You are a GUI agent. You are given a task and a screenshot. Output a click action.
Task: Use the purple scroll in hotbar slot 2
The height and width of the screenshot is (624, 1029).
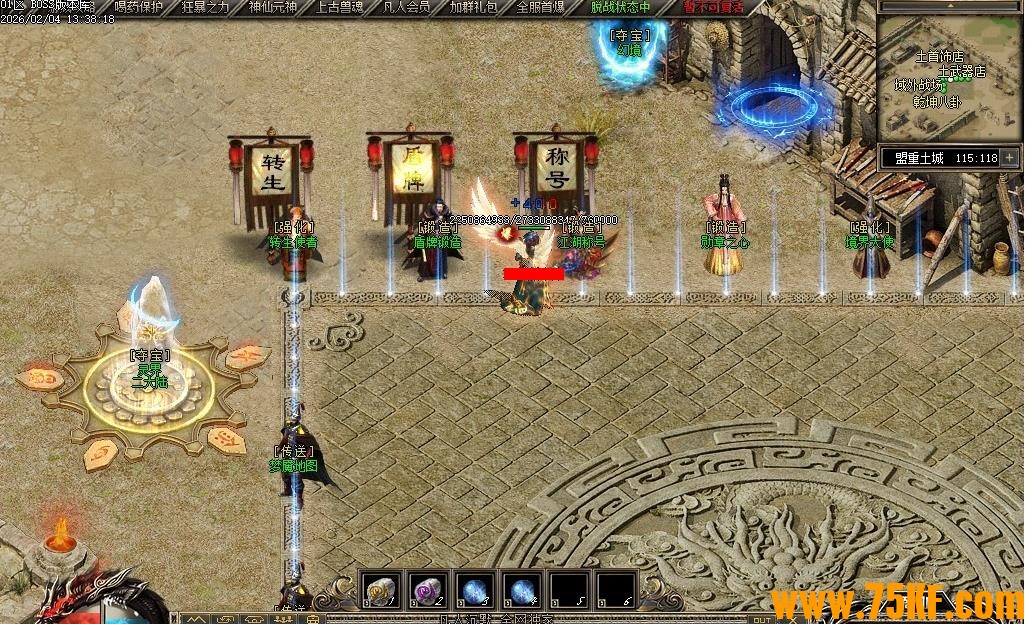point(427,591)
